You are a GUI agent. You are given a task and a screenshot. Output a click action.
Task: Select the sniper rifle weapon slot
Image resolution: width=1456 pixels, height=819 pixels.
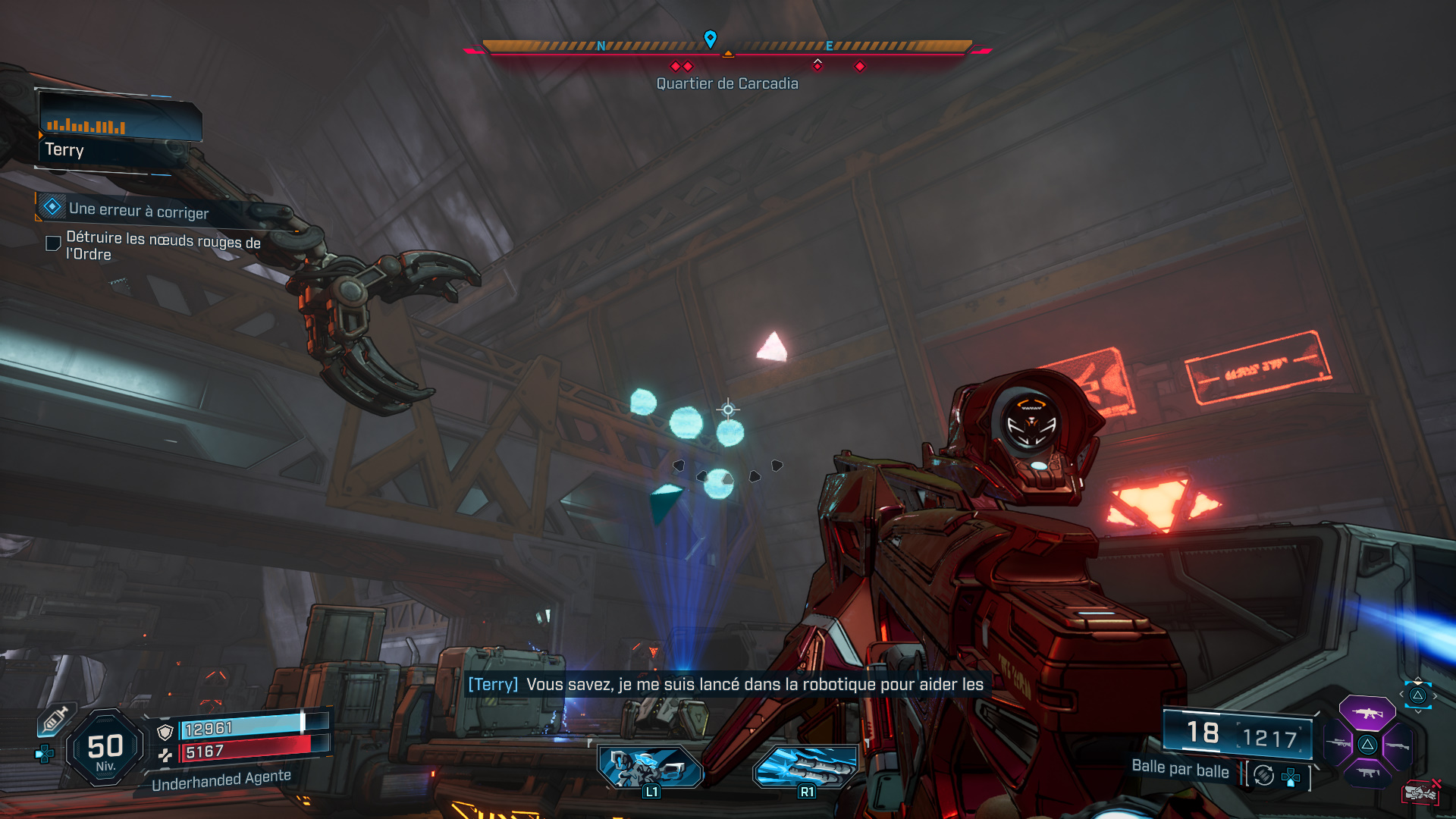point(1338,744)
